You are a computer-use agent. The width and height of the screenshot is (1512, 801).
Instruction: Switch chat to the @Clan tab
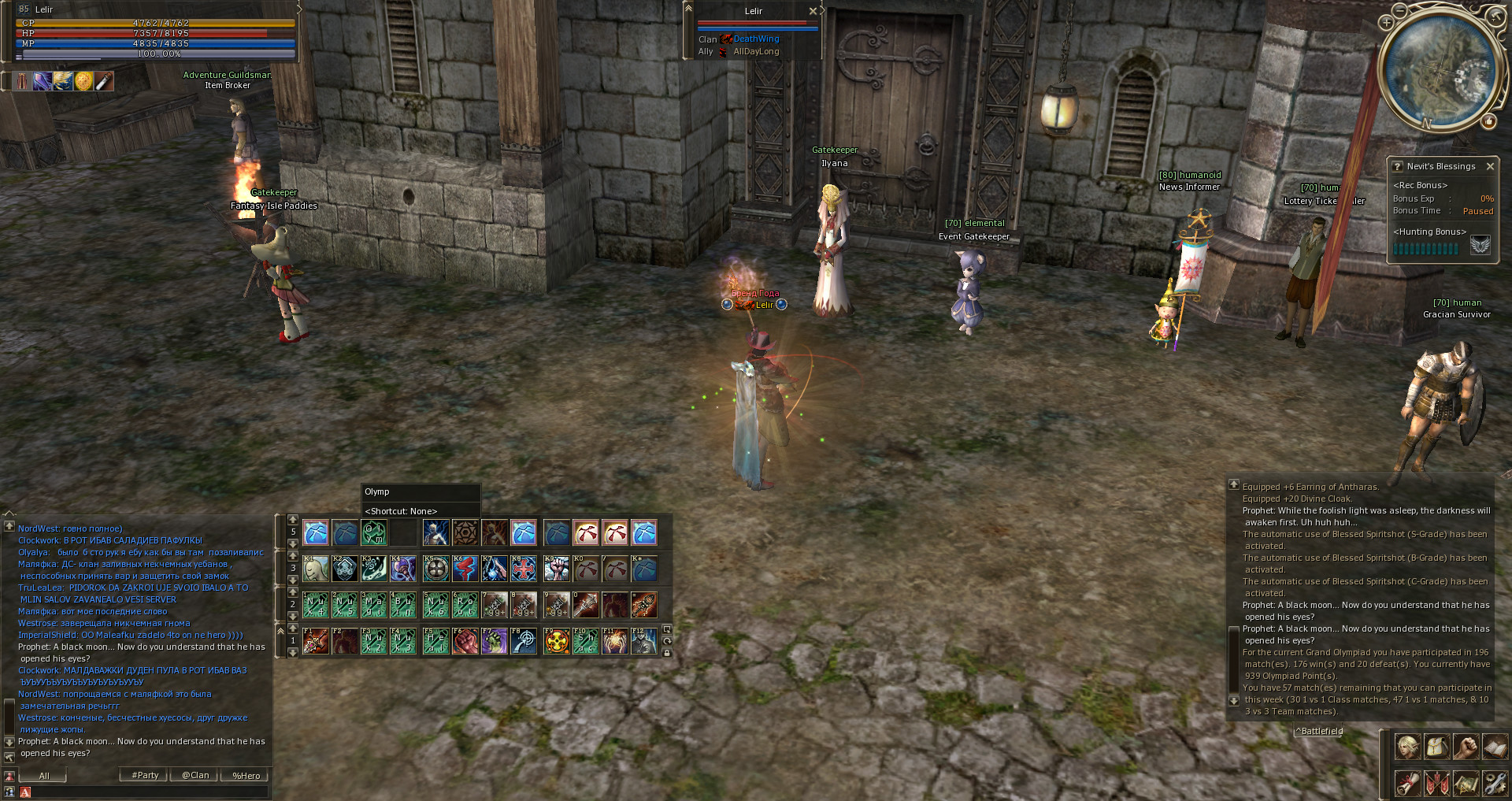point(195,775)
